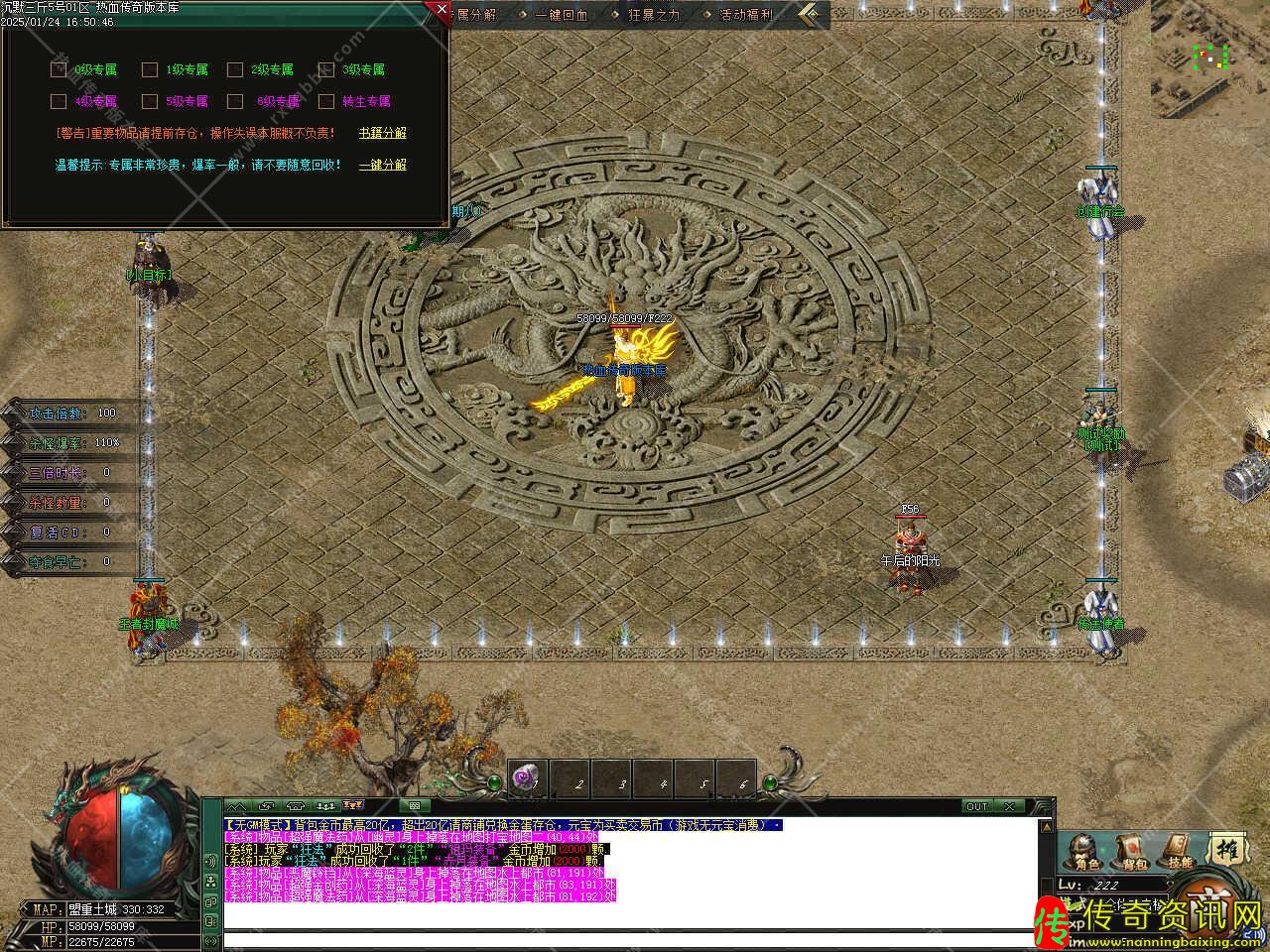Tick the 转生专属 checkbox
The height and width of the screenshot is (952, 1270).
tap(325, 101)
